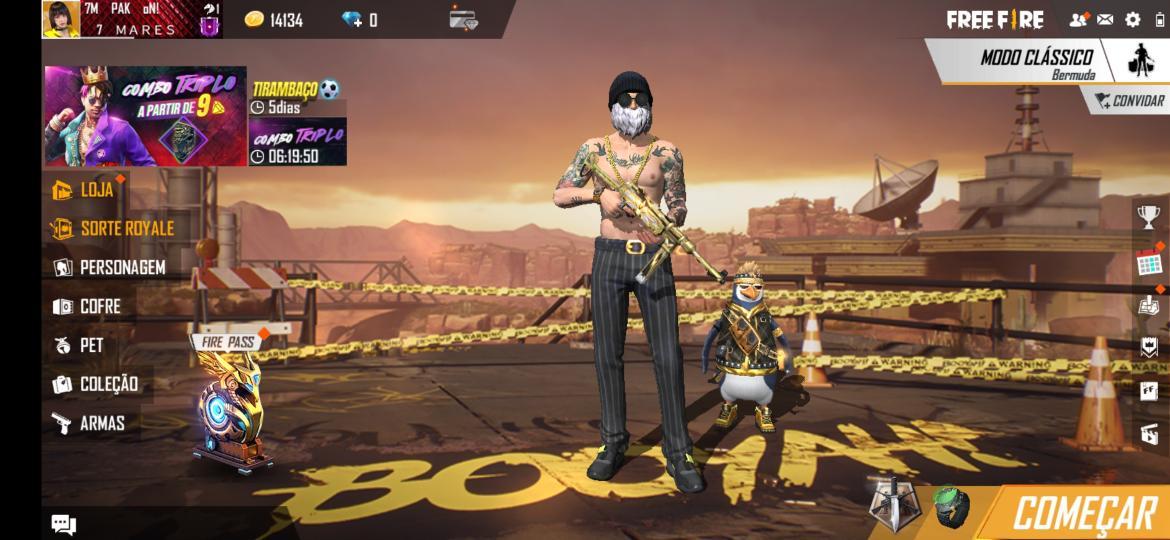Open the gear settings icon
The image size is (1170, 540).
click(x=1133, y=19)
